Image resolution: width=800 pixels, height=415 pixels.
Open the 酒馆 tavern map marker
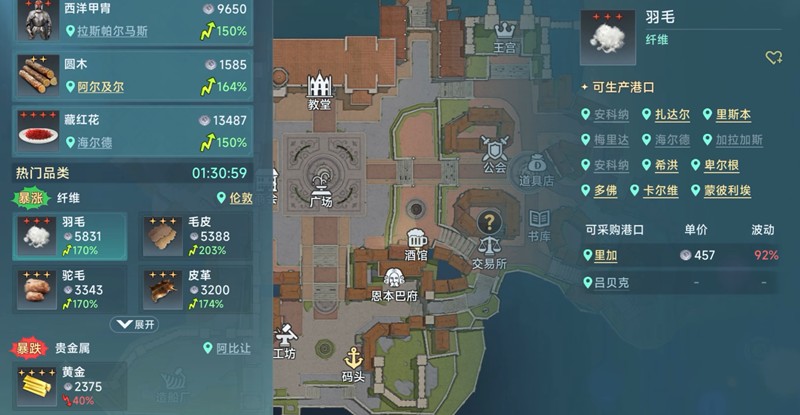417,241
